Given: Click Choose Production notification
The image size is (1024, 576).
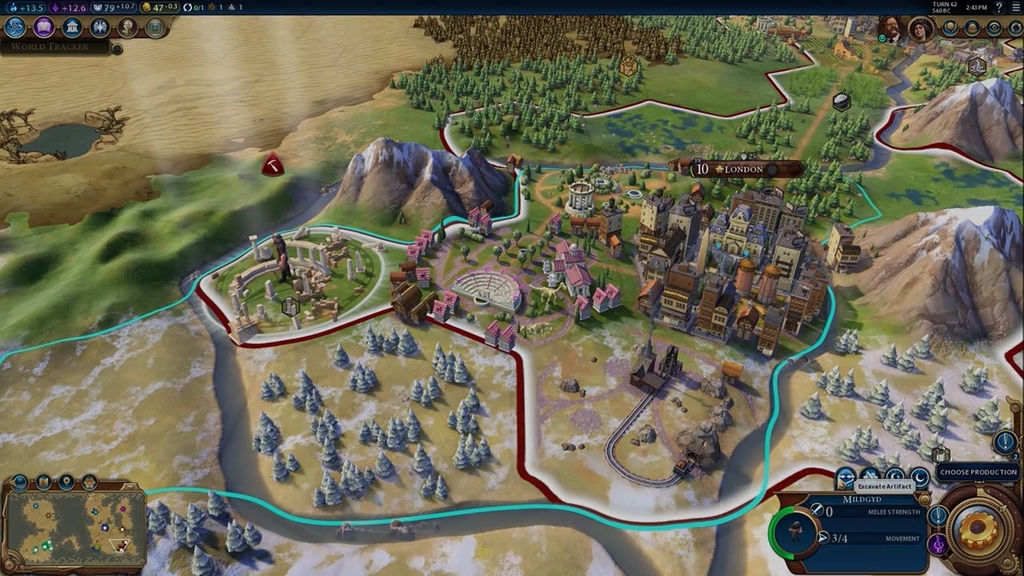Looking at the screenshot, I should pos(977,472).
